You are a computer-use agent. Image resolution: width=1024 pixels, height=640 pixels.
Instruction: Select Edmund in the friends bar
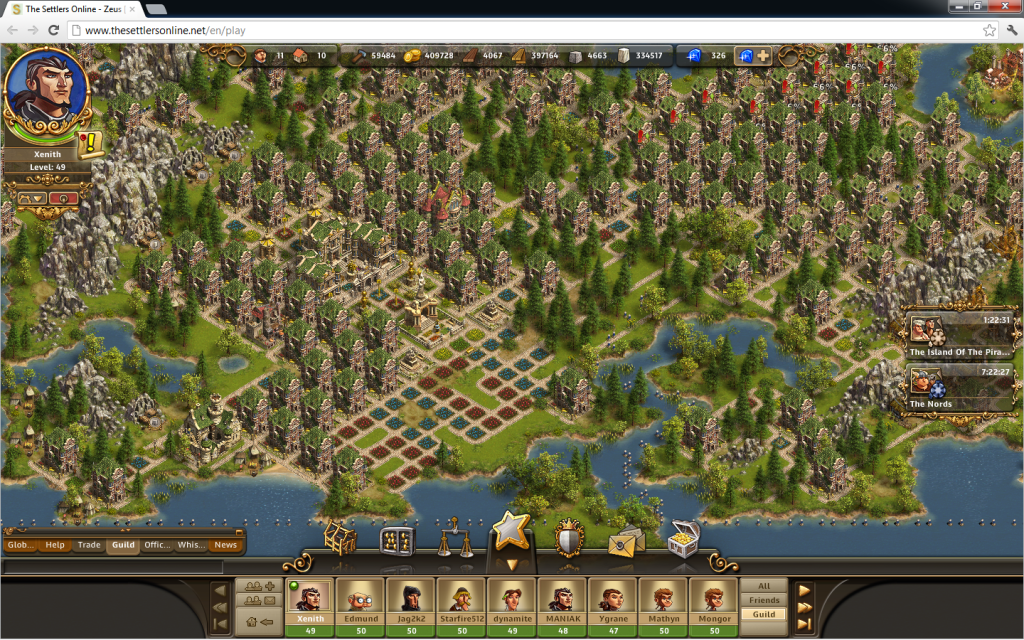tap(360, 603)
